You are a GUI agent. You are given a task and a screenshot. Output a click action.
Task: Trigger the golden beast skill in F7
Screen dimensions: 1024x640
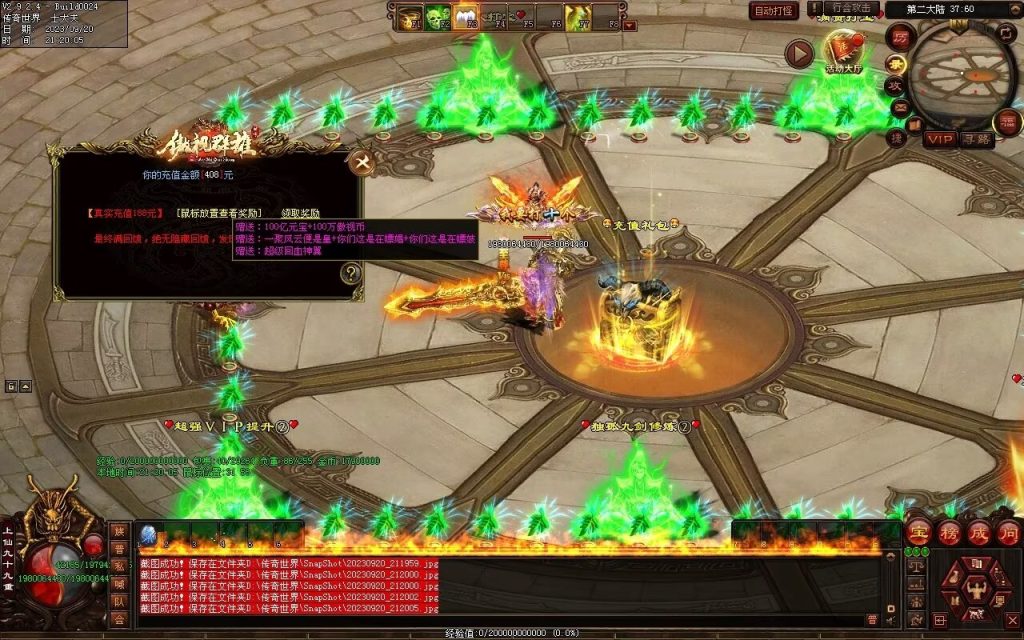[x=577, y=16]
